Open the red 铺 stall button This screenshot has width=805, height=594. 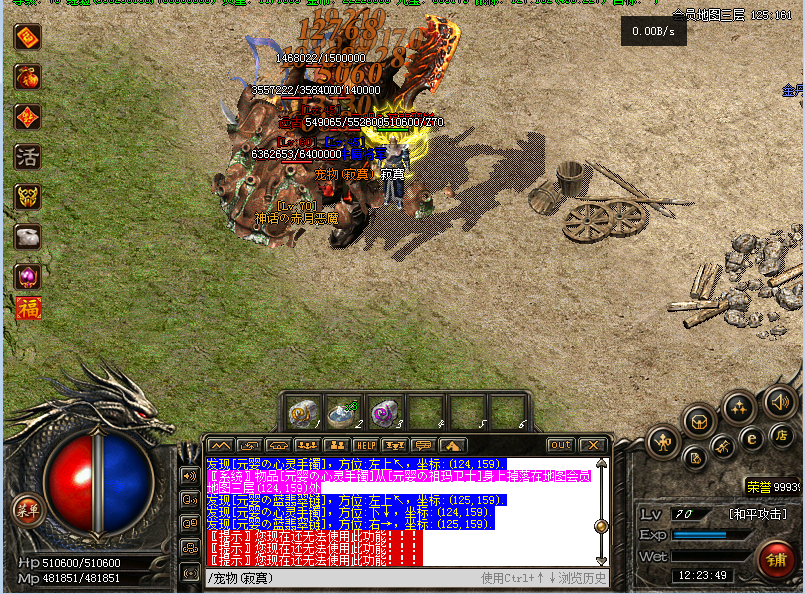tap(777, 558)
